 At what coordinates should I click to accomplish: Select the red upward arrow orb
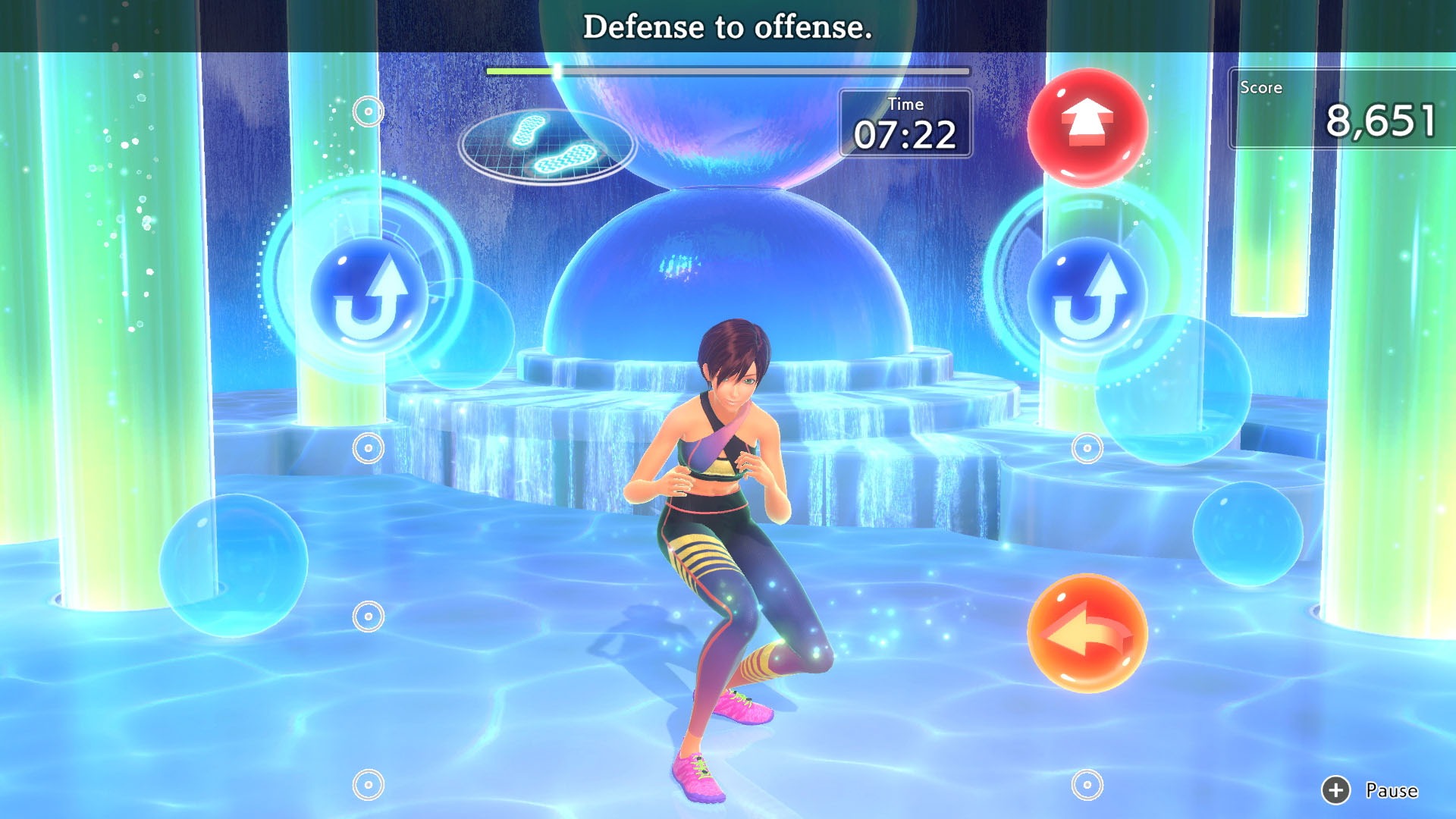coord(1090,126)
